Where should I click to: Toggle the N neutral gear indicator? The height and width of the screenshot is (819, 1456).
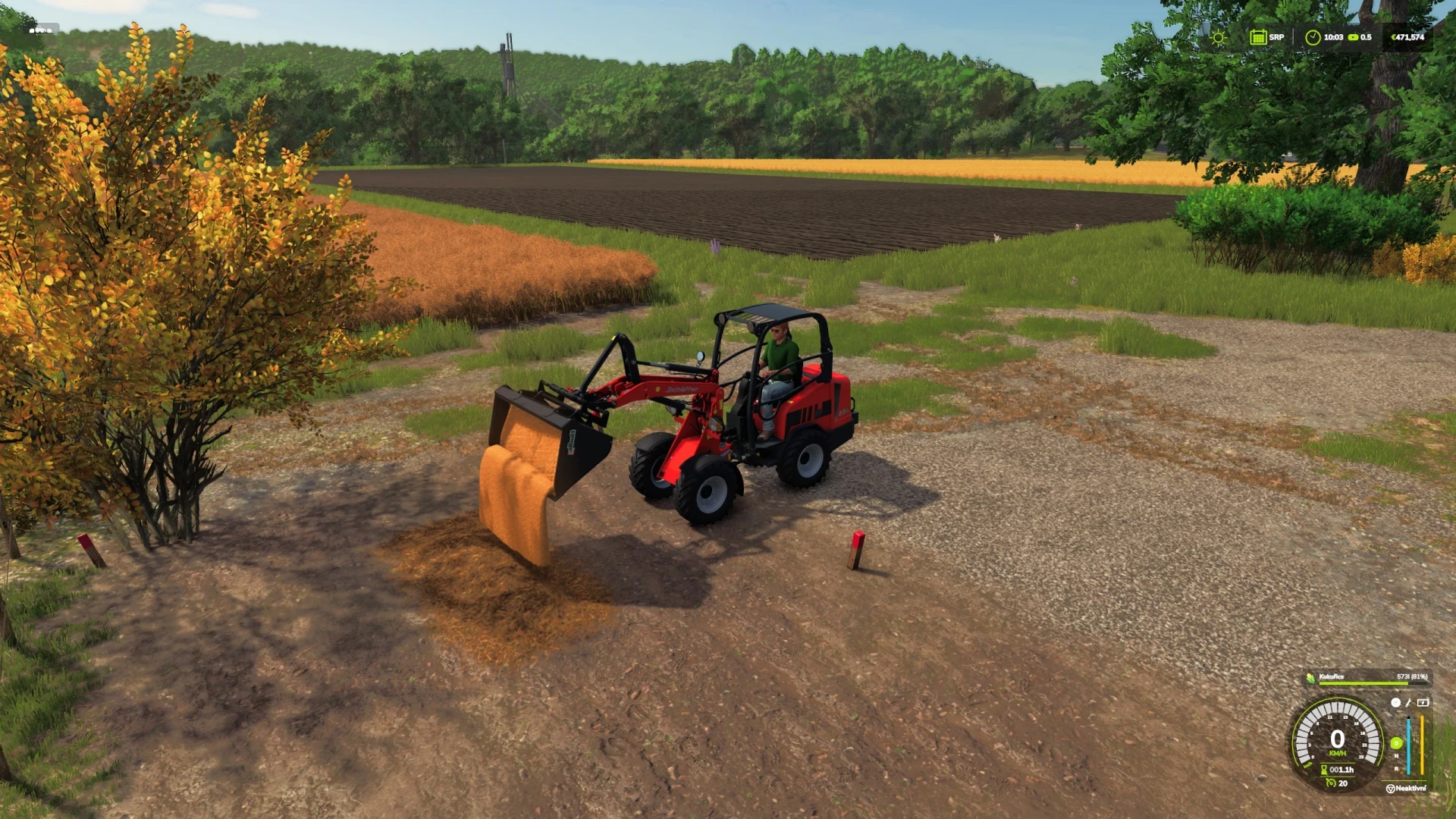pos(1396,756)
